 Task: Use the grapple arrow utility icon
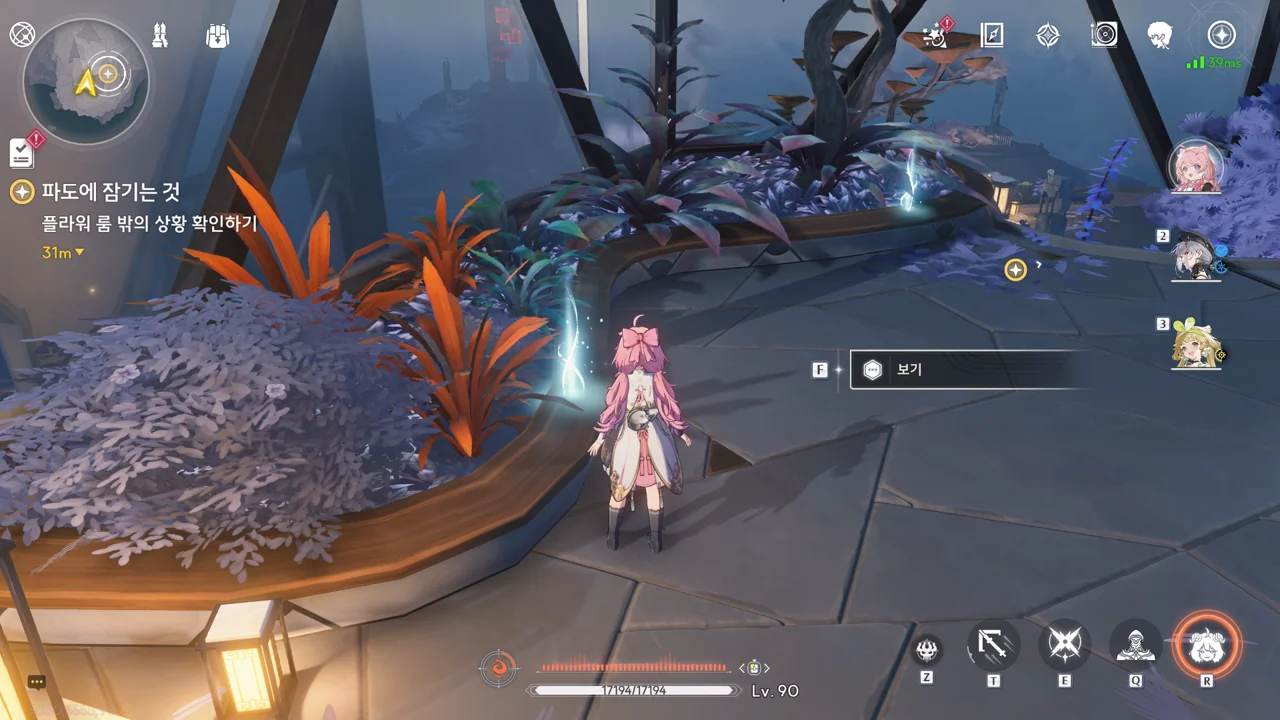(x=993, y=645)
